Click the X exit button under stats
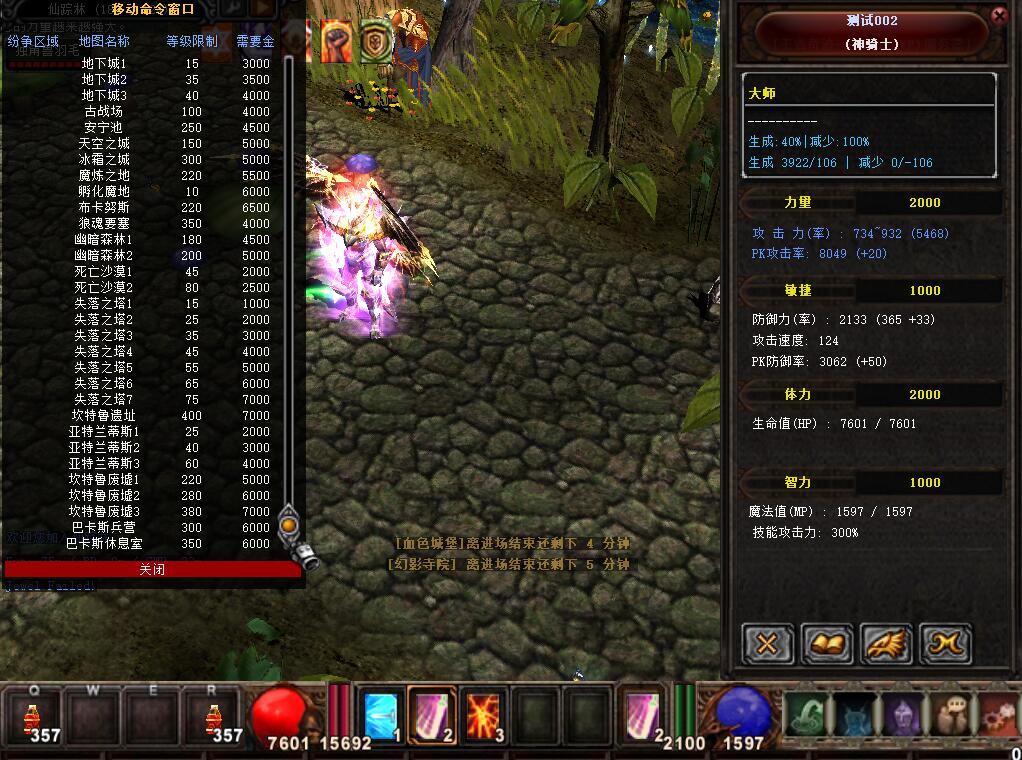 pyautogui.click(x=767, y=644)
